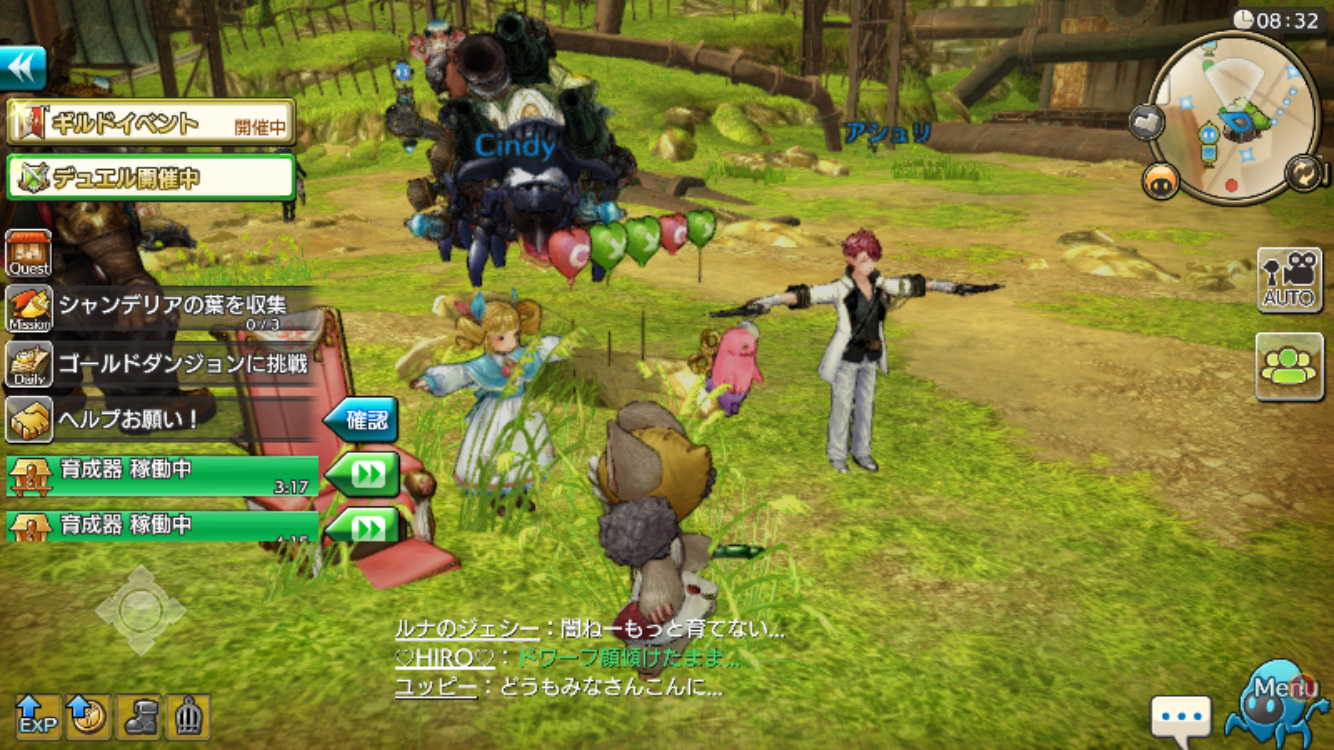The image size is (1334, 750).
Task: Select the シャンデリアの葉を収集 mission
Action: click(x=160, y=309)
